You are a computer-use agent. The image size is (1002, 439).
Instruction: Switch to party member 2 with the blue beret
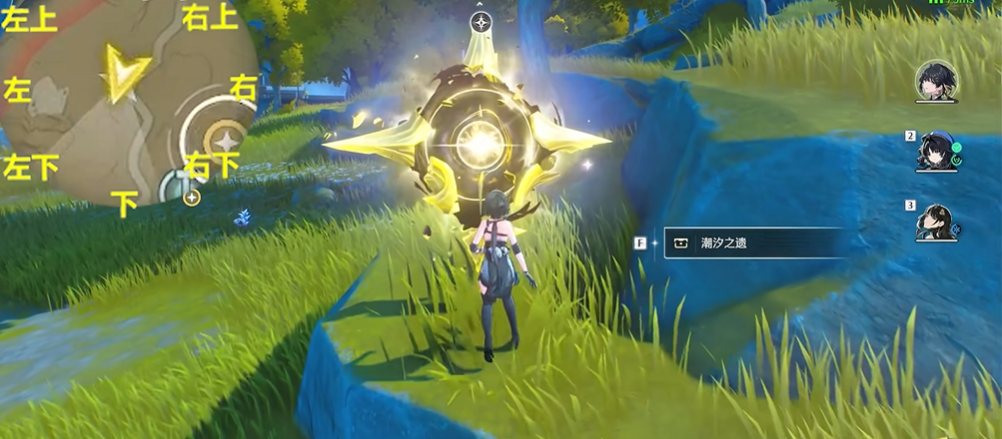pos(936,152)
